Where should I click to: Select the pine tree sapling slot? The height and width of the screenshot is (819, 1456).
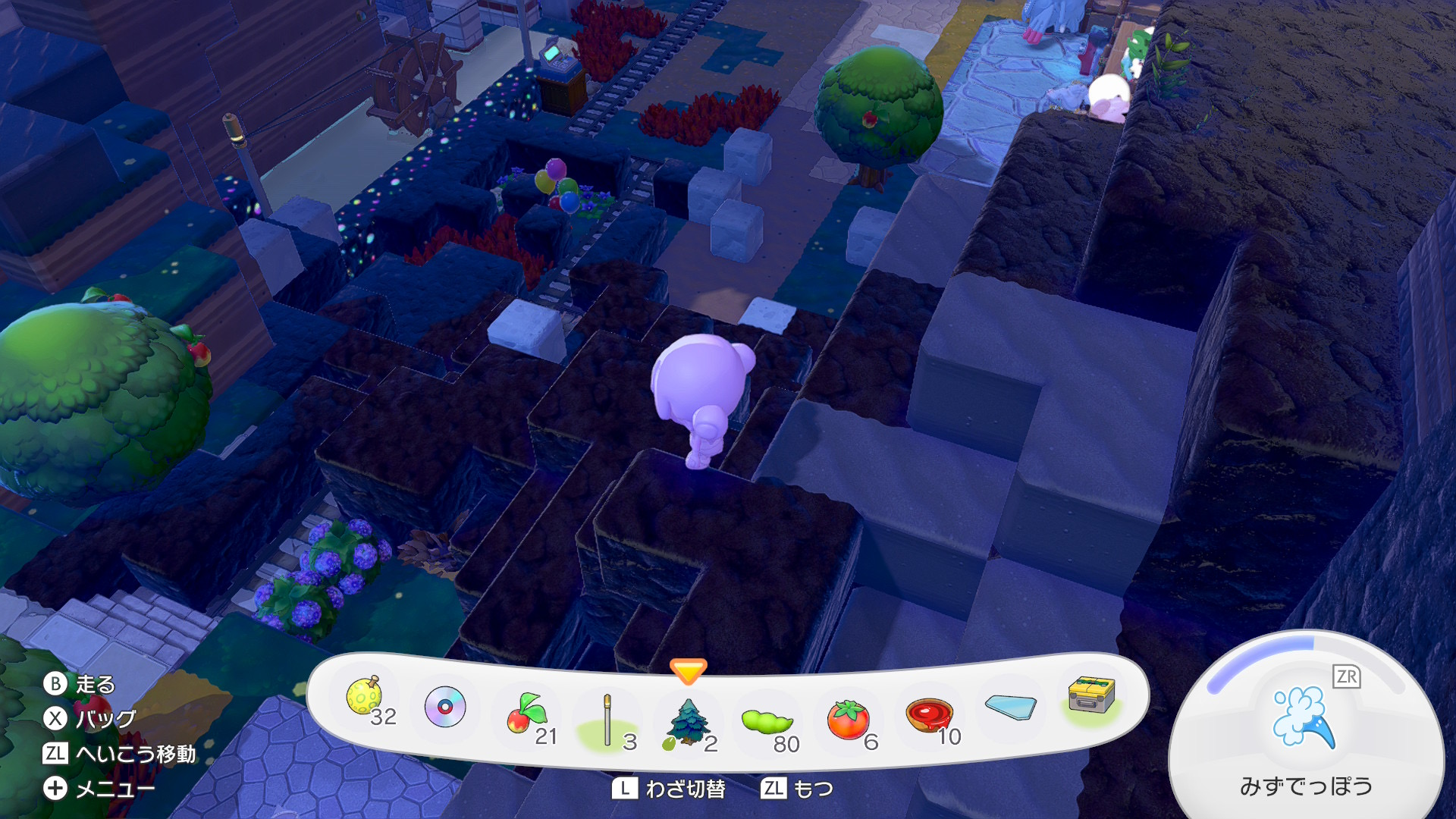[x=688, y=722]
